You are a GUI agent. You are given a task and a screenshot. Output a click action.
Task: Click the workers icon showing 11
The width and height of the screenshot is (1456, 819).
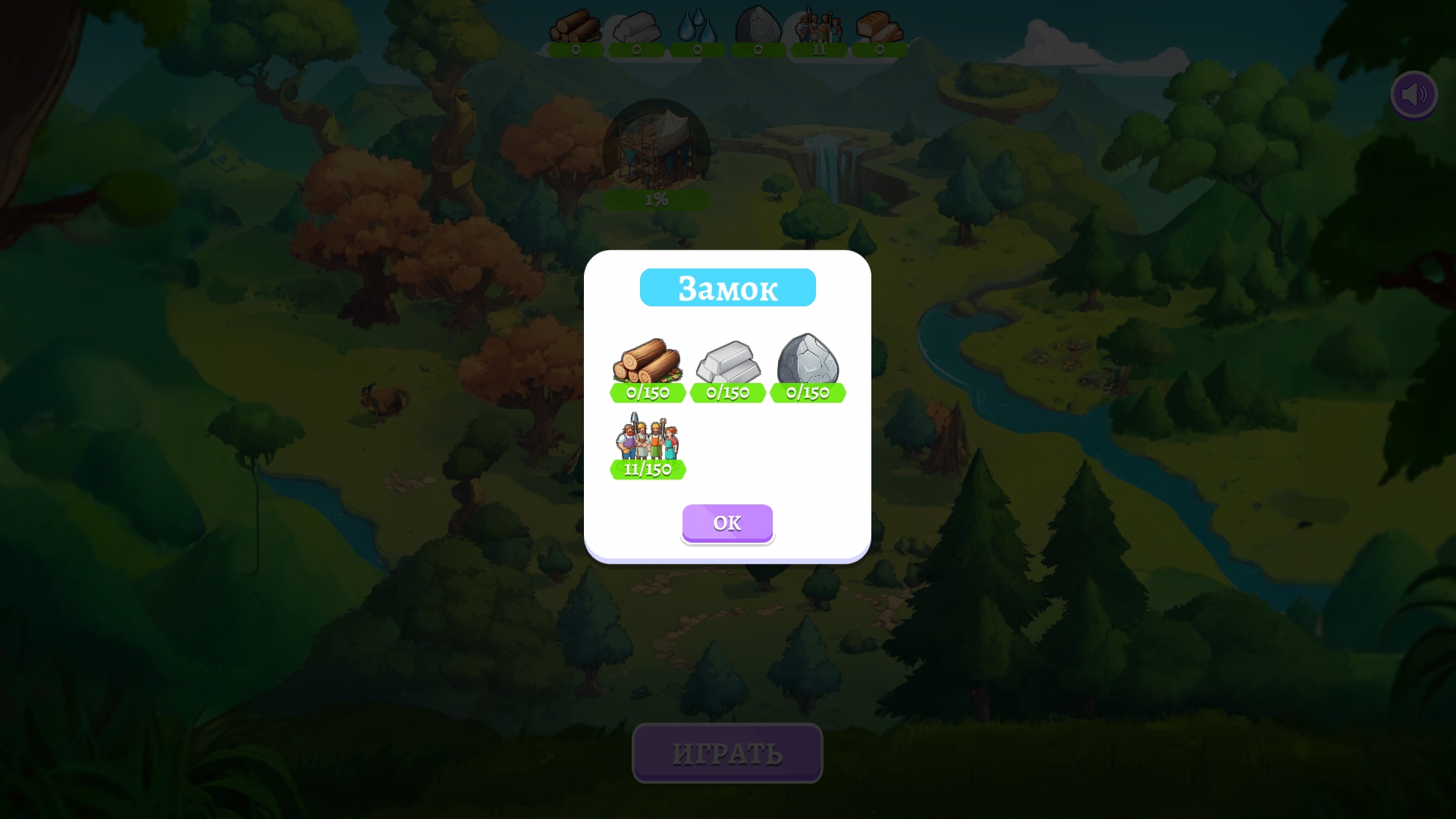coord(819,27)
